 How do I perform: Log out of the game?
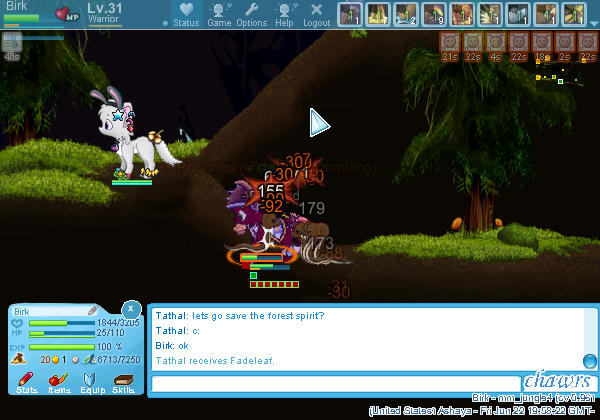click(316, 14)
